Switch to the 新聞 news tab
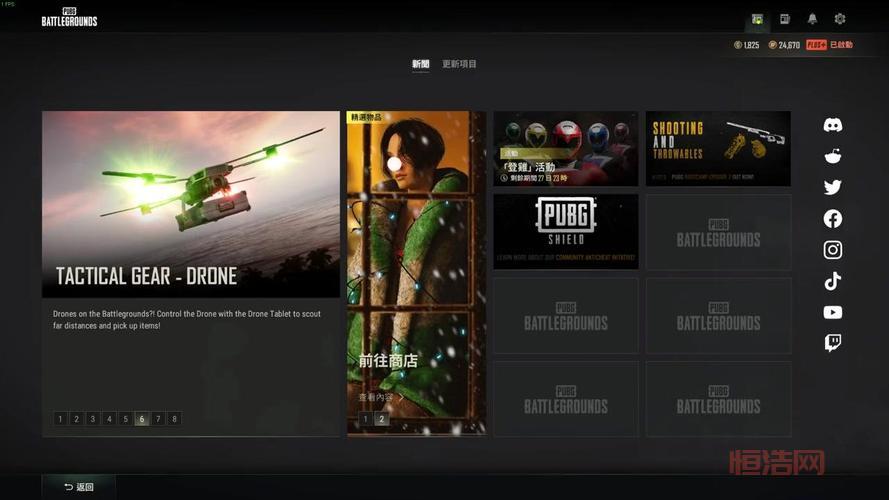Viewport: 889px width, 500px height. pos(421,64)
